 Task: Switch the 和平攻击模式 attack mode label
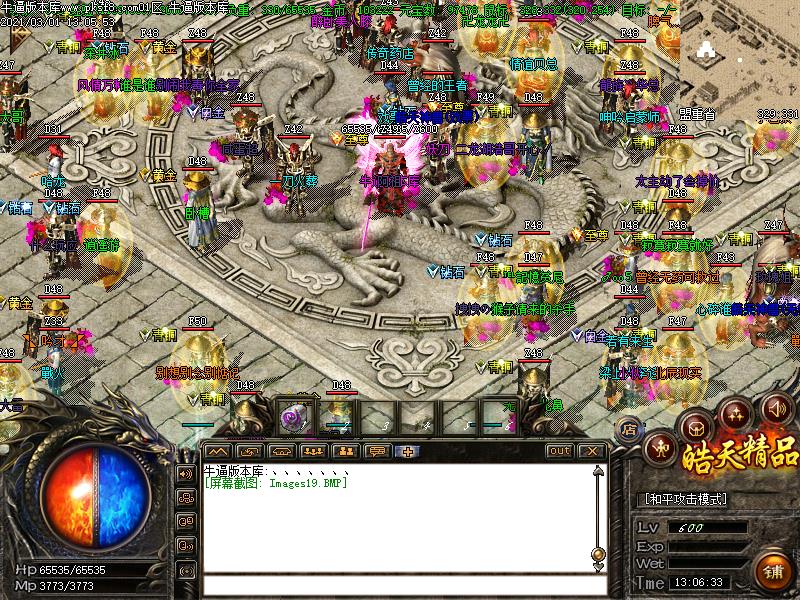pyautogui.click(x=684, y=499)
